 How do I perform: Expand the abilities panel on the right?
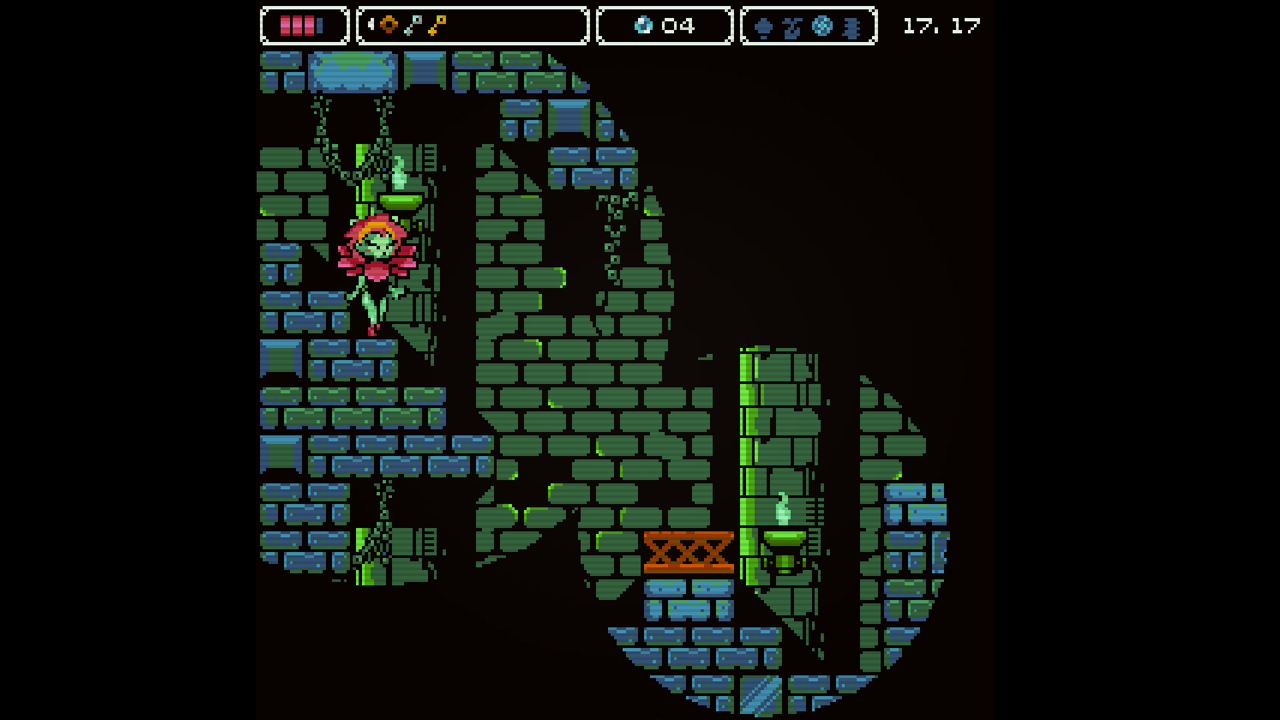pyautogui.click(x=808, y=26)
